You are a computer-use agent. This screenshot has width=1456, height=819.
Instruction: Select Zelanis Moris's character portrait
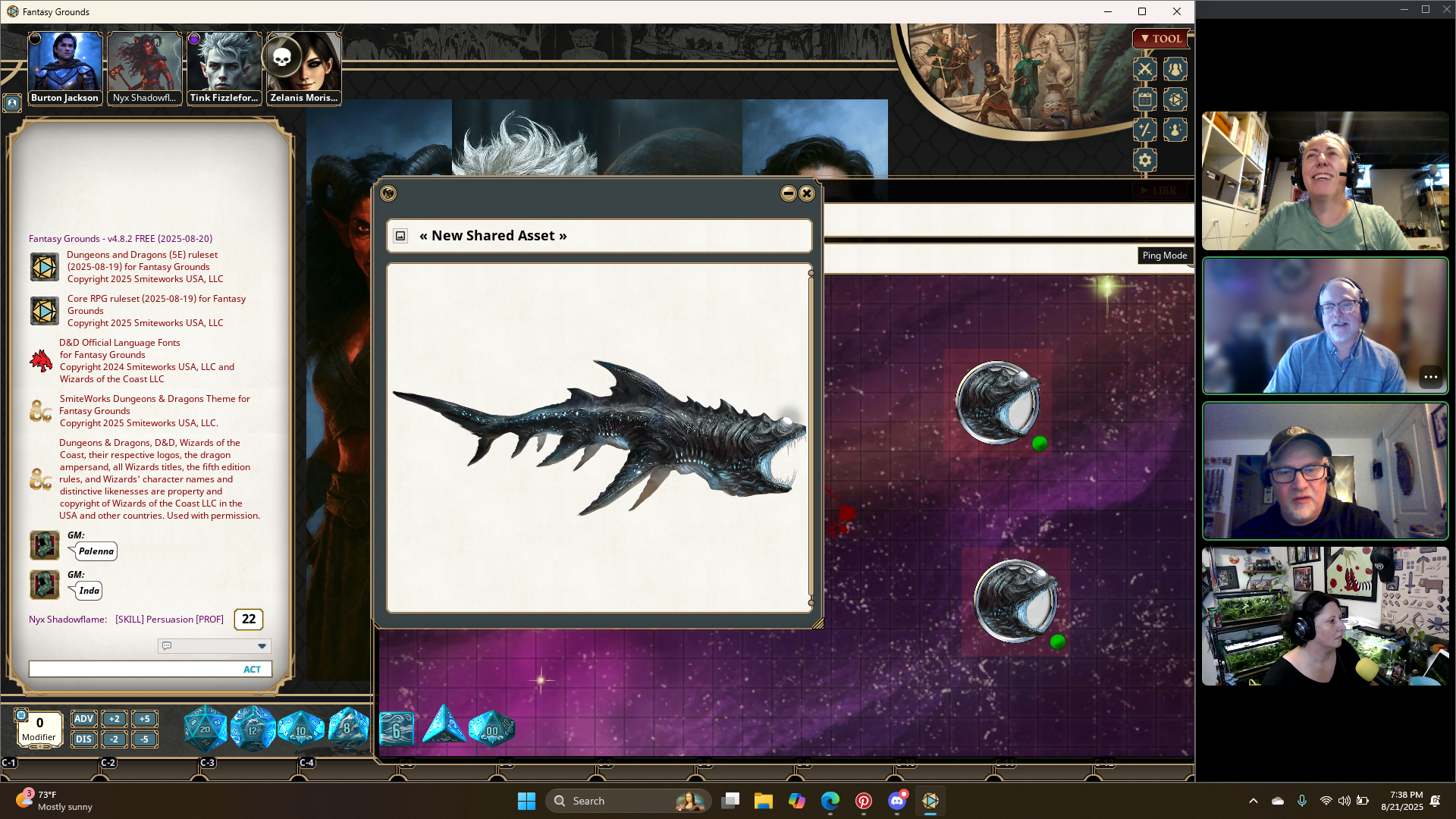303,64
